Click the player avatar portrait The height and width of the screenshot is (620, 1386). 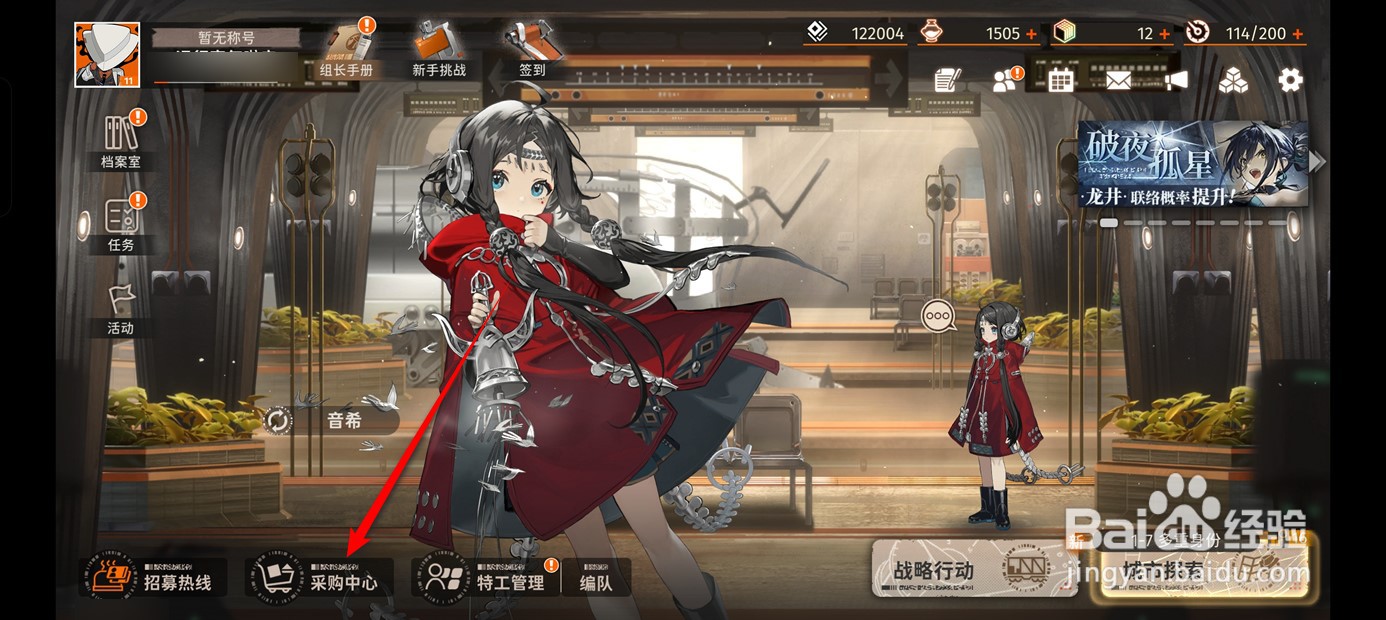[x=107, y=55]
